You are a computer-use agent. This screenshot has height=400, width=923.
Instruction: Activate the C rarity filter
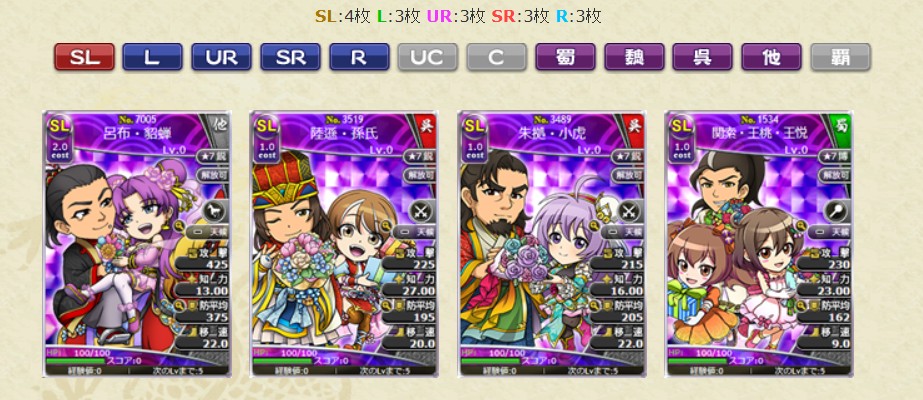point(496,56)
